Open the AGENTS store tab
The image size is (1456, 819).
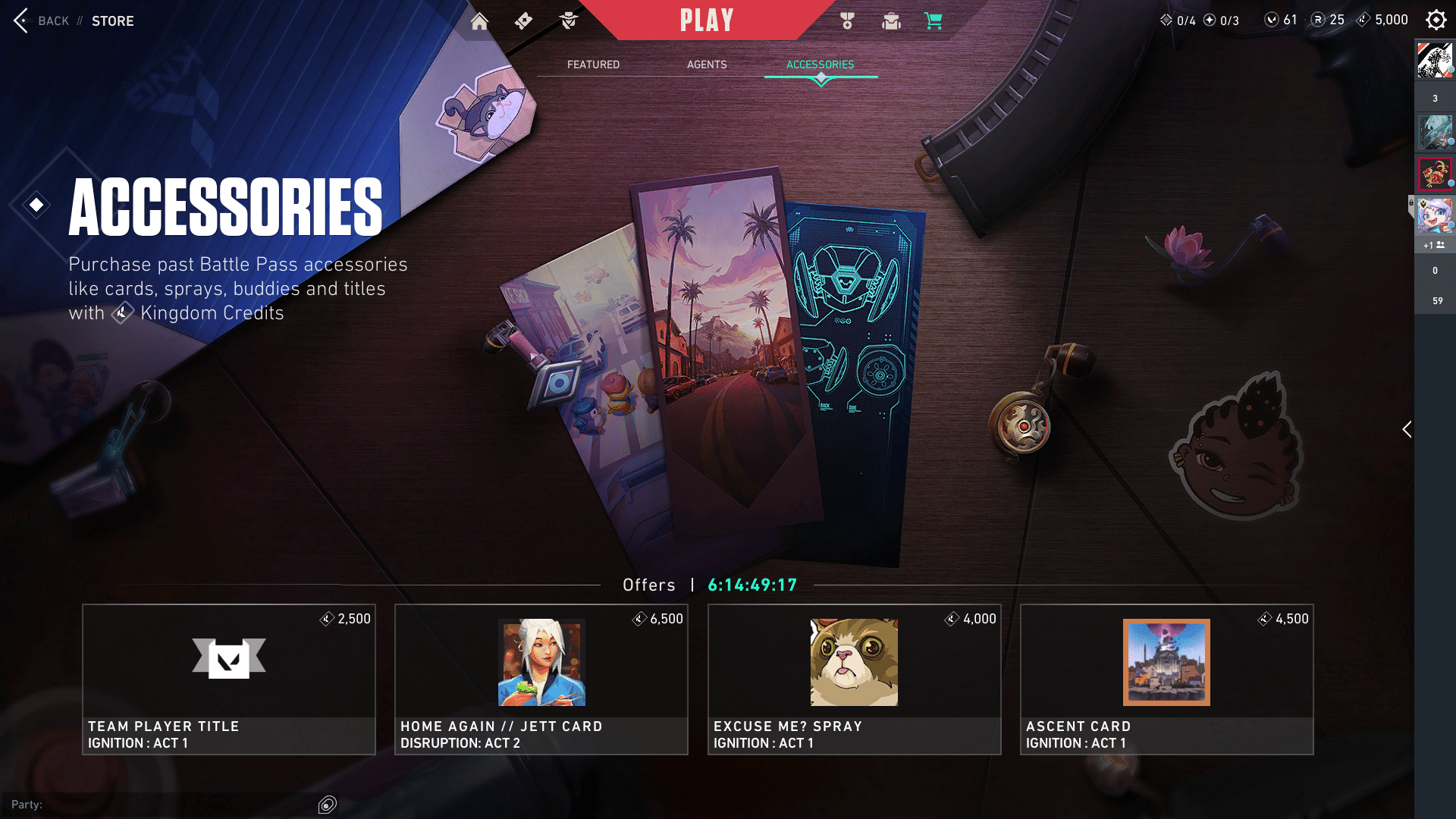(x=707, y=64)
